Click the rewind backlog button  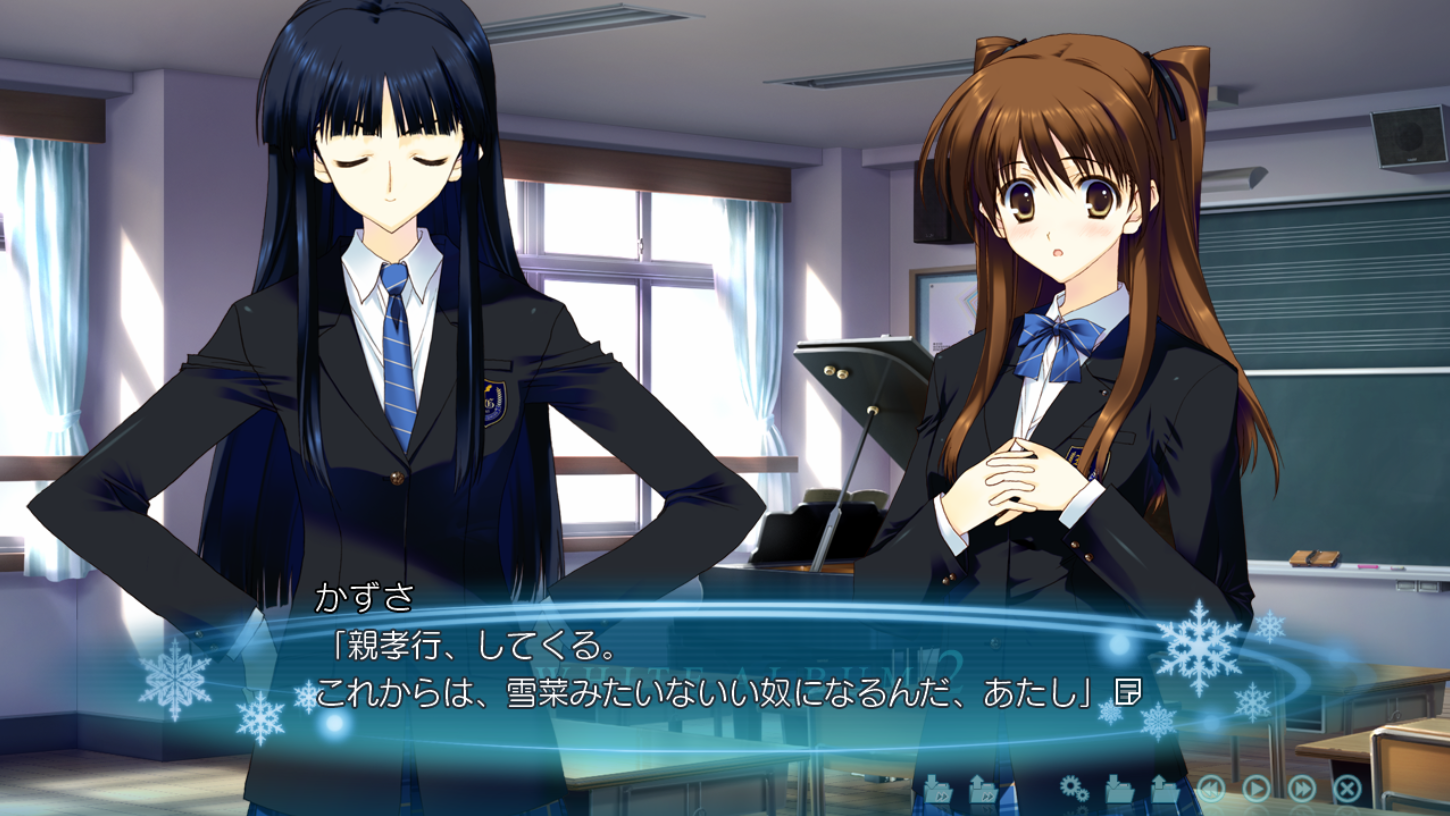(x=1211, y=789)
